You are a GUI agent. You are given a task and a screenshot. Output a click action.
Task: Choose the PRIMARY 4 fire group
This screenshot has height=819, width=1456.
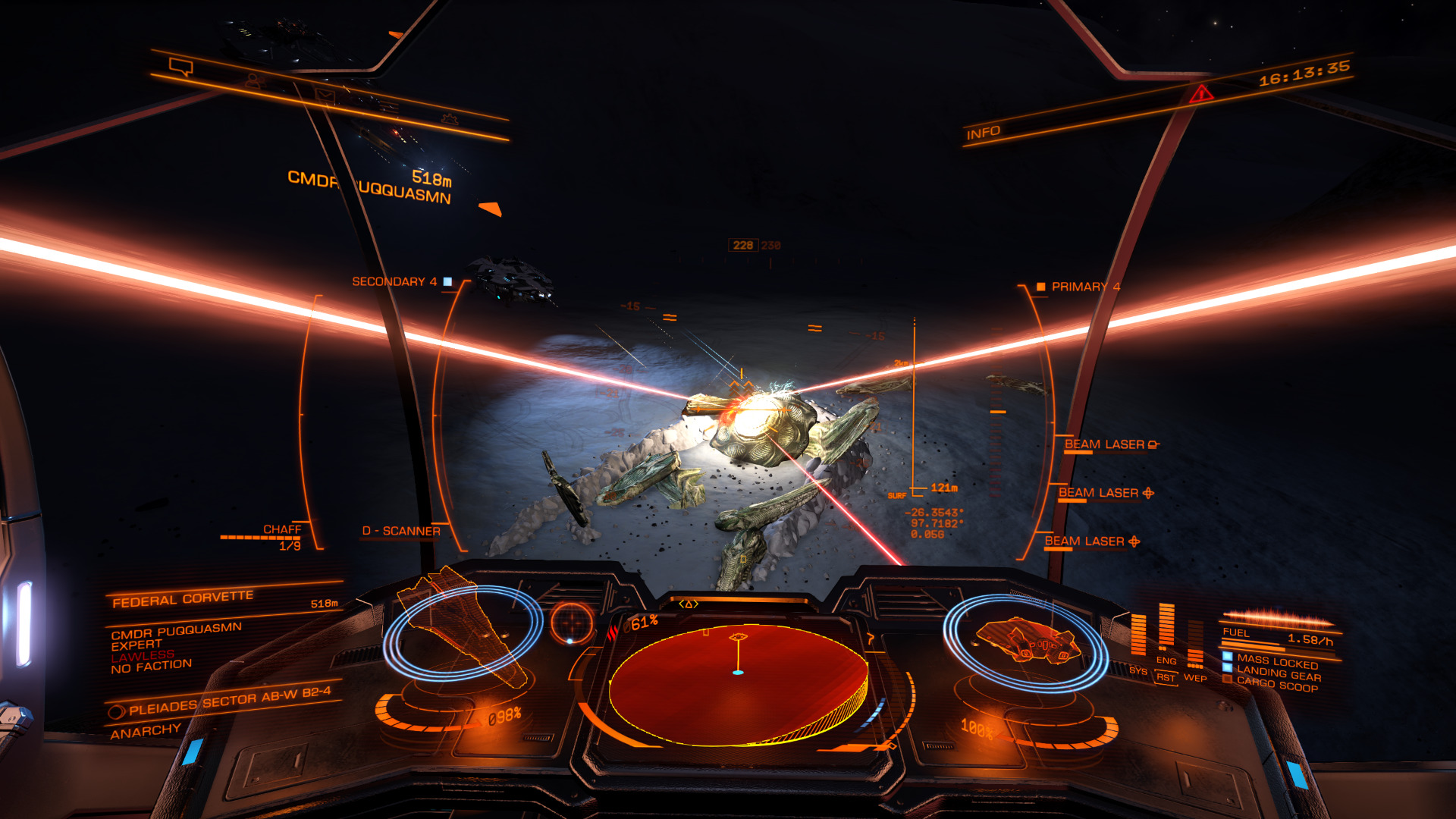(x=1080, y=287)
